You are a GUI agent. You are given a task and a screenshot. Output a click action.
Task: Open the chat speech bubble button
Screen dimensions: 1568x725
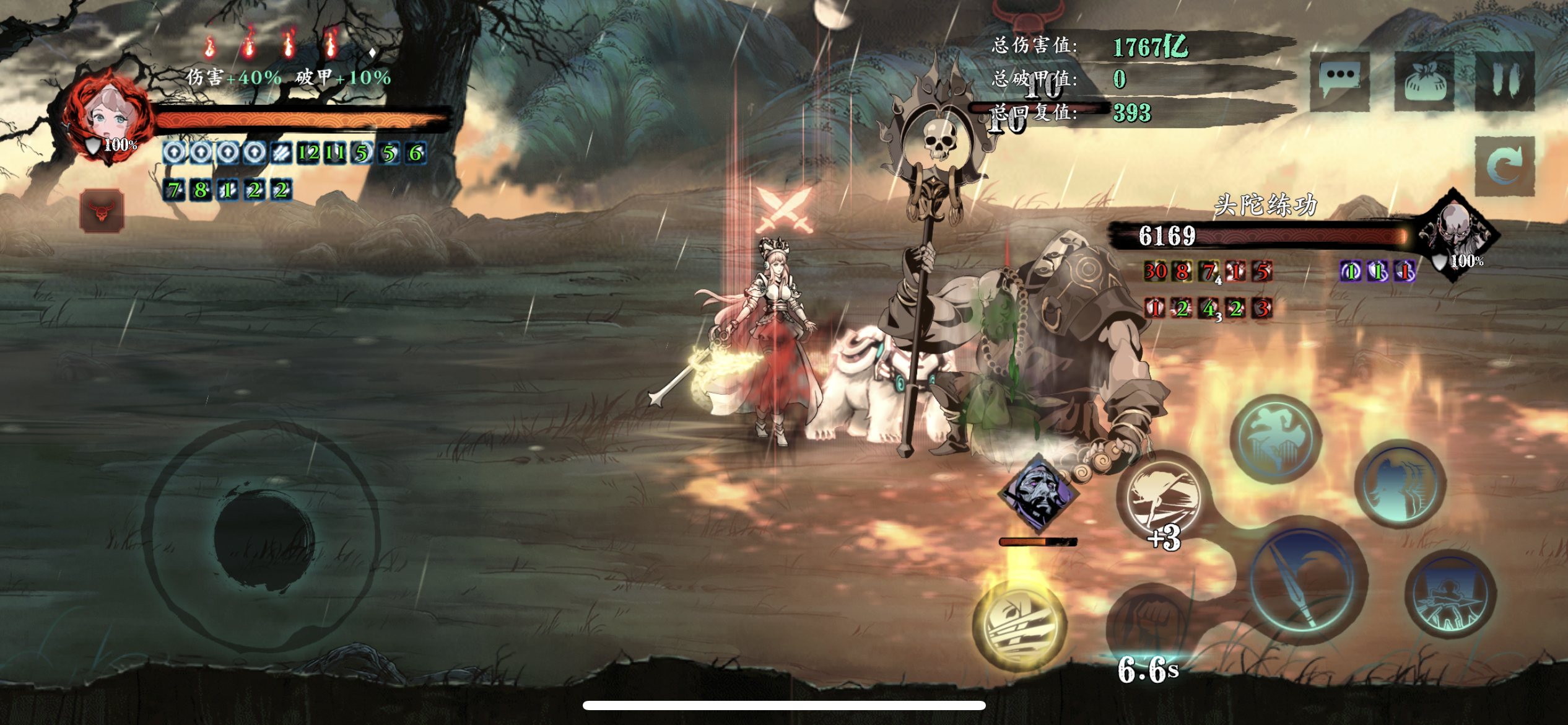1340,81
